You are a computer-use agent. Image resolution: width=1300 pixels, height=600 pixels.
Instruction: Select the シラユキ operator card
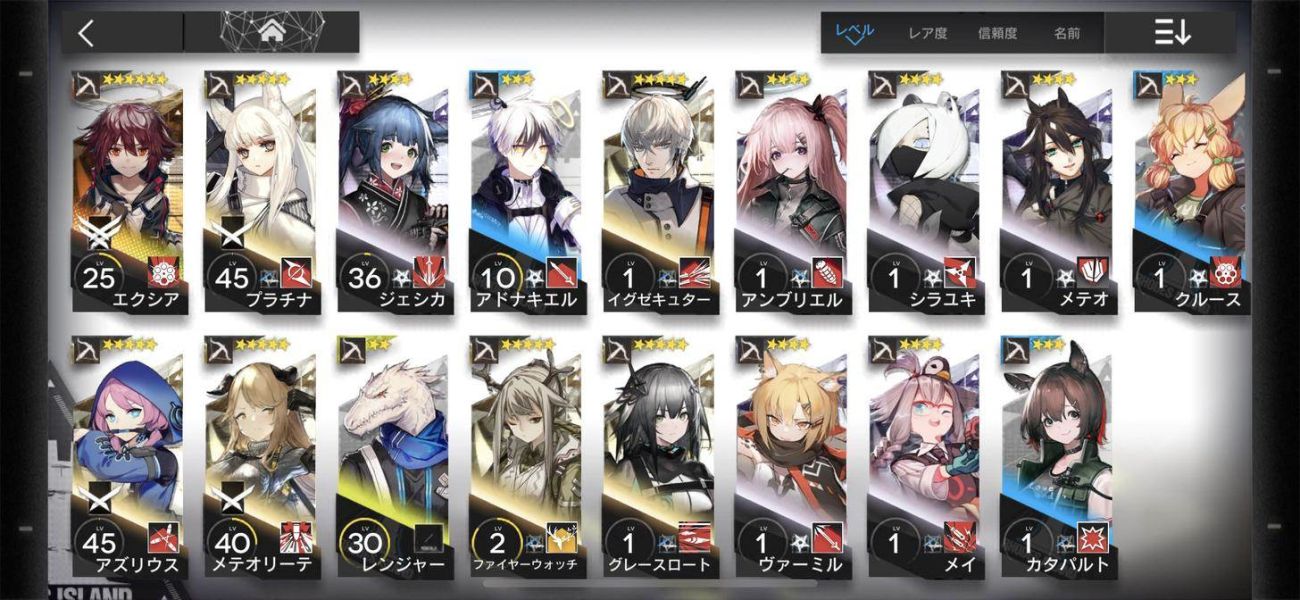[x=923, y=190]
